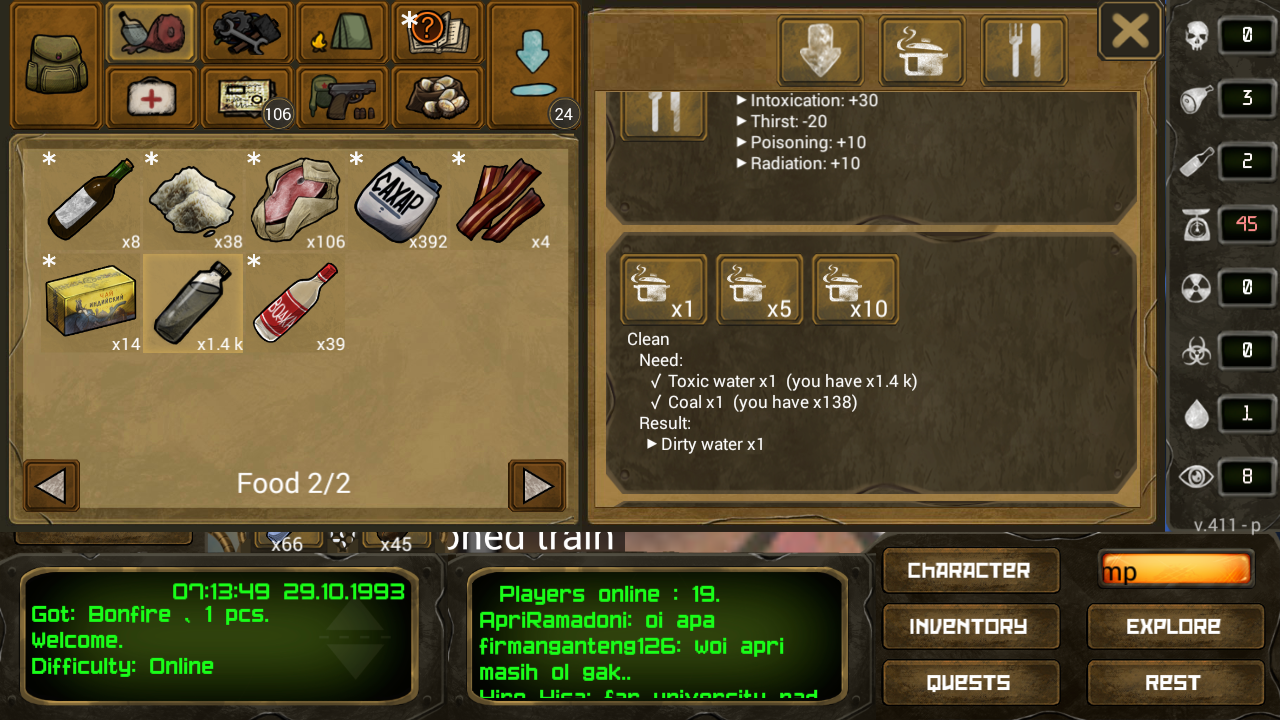This screenshot has height=720, width=1280.
Task: Select the sugar bag item slot
Action: point(398,200)
